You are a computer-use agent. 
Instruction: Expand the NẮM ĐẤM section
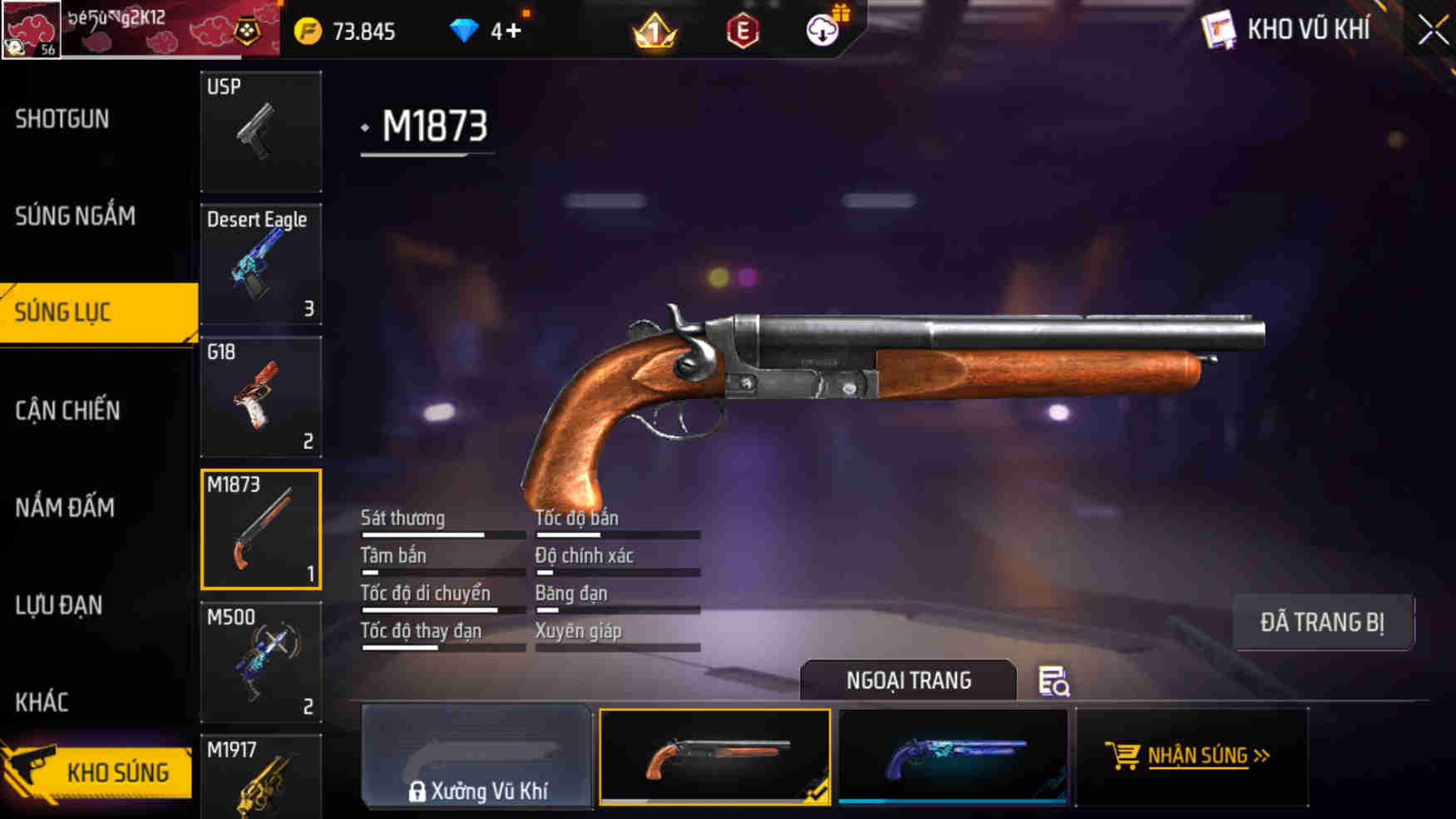[67, 507]
